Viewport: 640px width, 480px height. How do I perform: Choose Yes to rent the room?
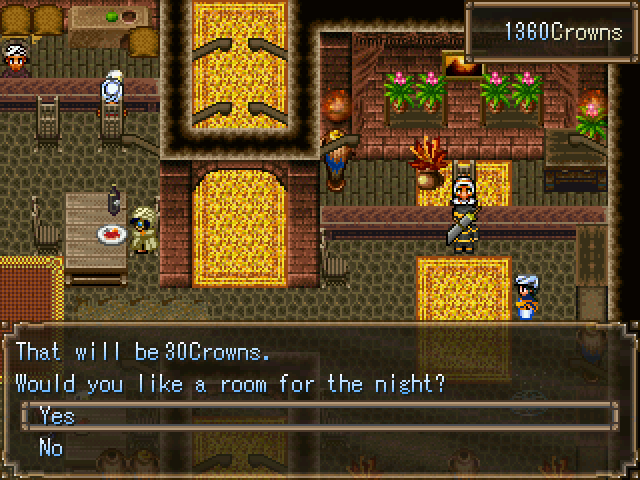tap(57, 416)
